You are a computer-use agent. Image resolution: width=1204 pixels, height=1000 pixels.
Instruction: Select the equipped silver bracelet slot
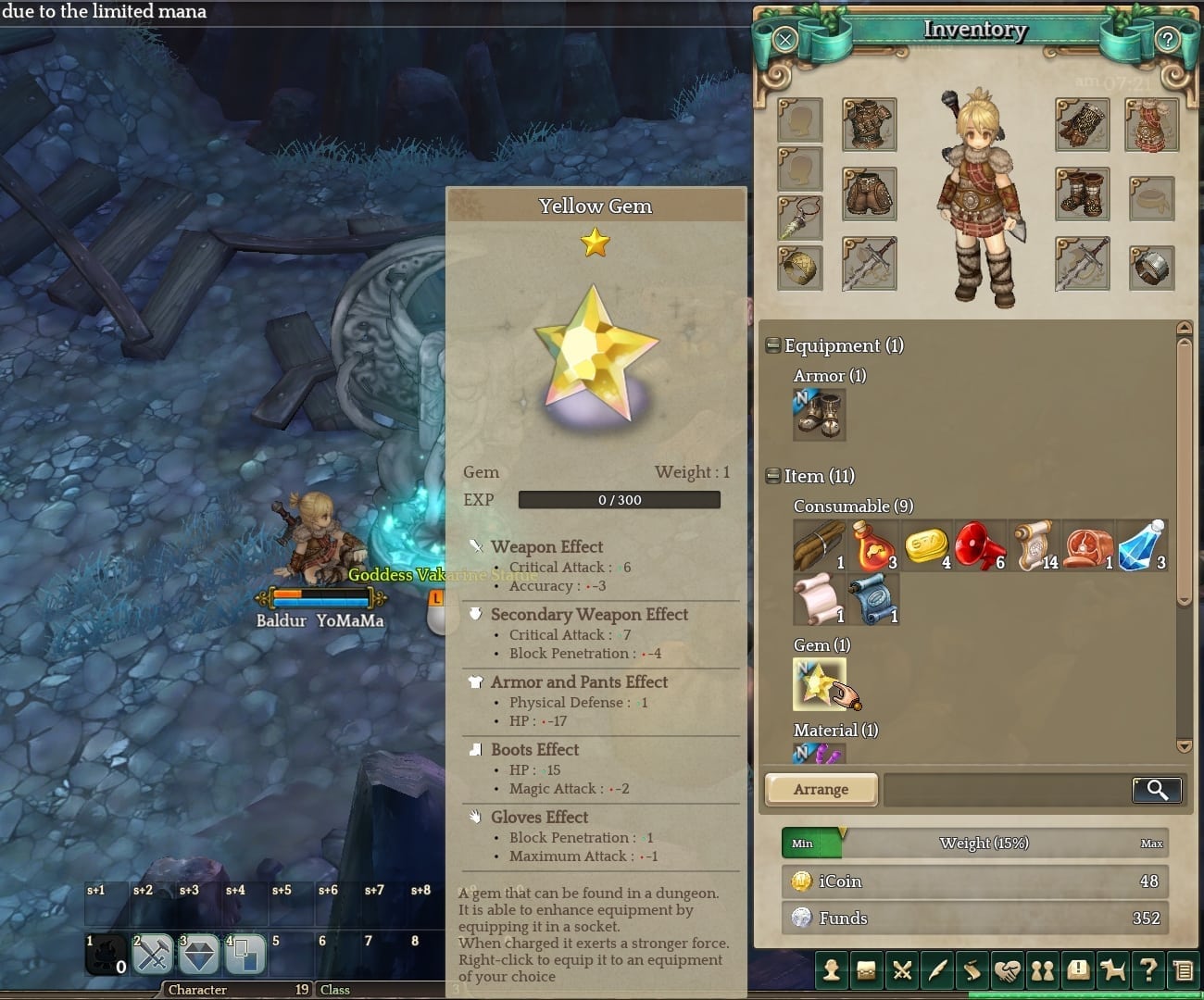pos(1151,268)
